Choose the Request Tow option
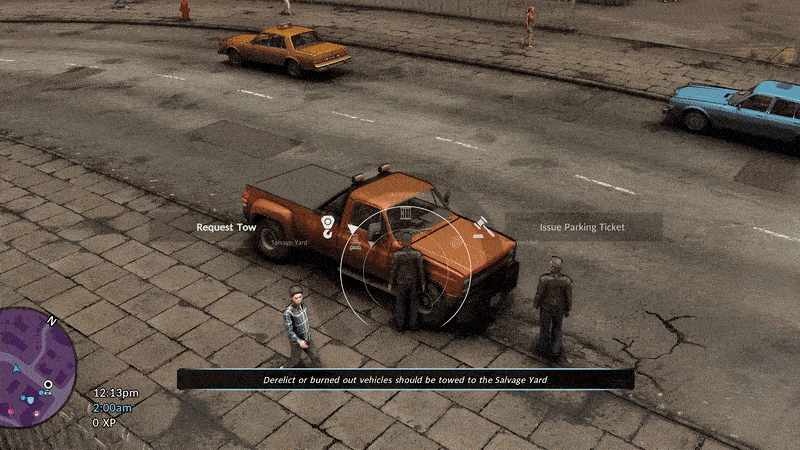800x450 pixels. pyautogui.click(x=226, y=227)
